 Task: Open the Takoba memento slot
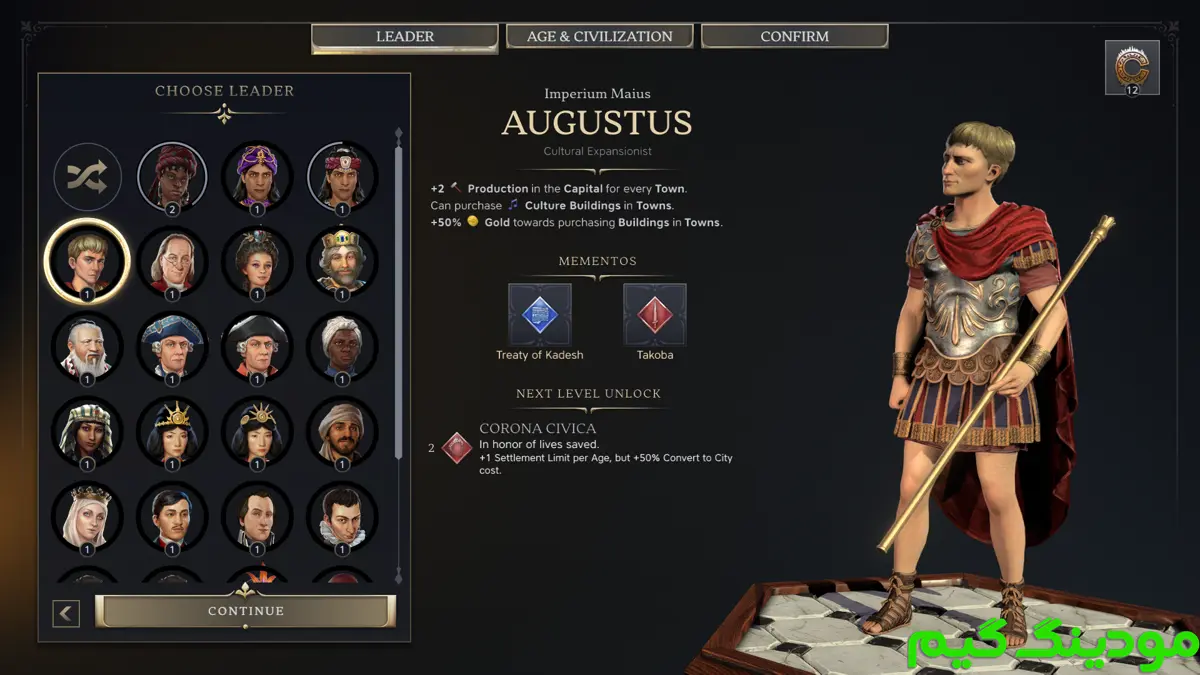point(655,315)
